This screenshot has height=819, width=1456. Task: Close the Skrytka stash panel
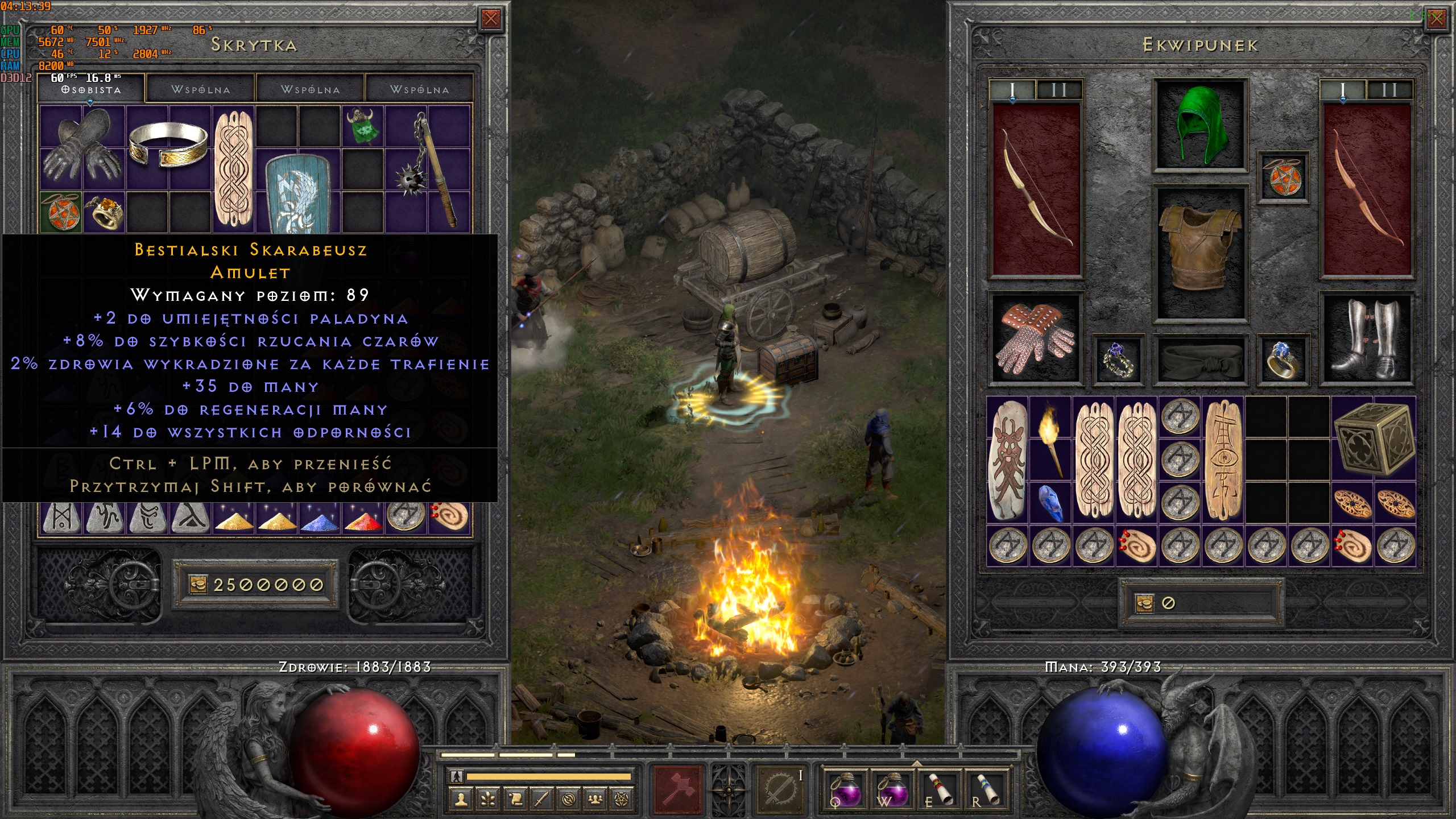tap(490, 19)
